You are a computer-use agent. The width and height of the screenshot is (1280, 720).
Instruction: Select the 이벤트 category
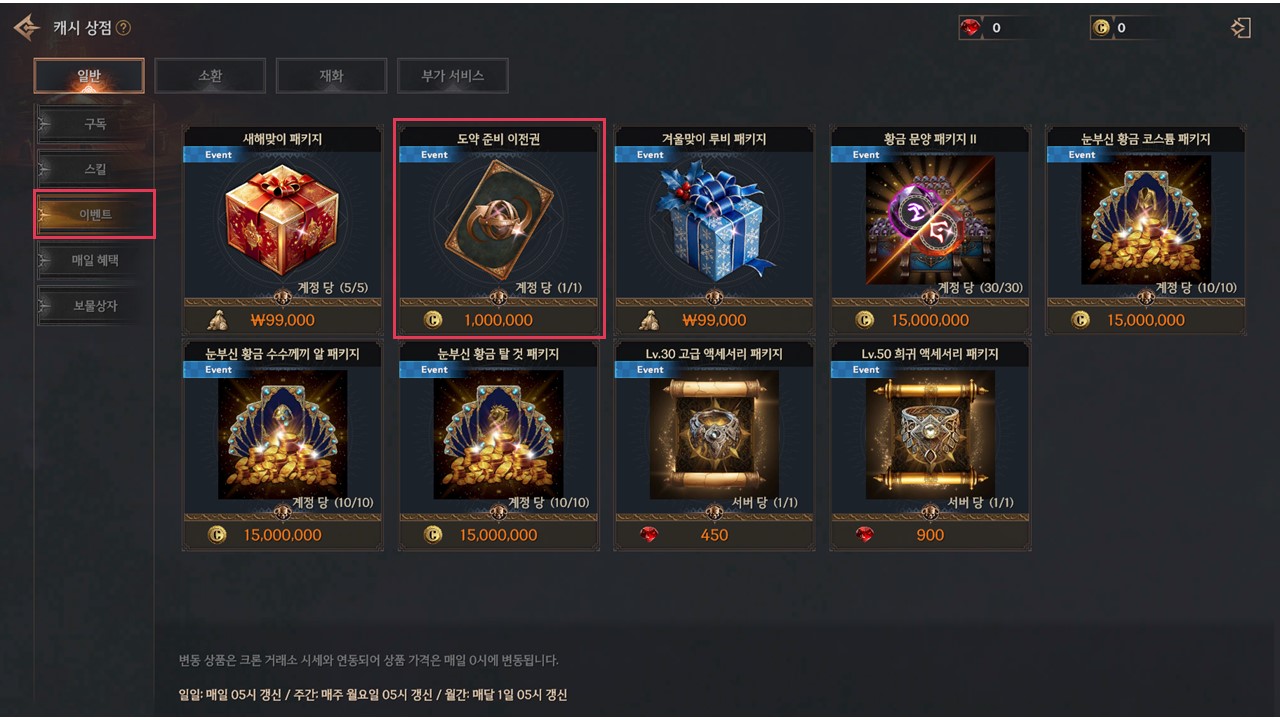coord(94,215)
